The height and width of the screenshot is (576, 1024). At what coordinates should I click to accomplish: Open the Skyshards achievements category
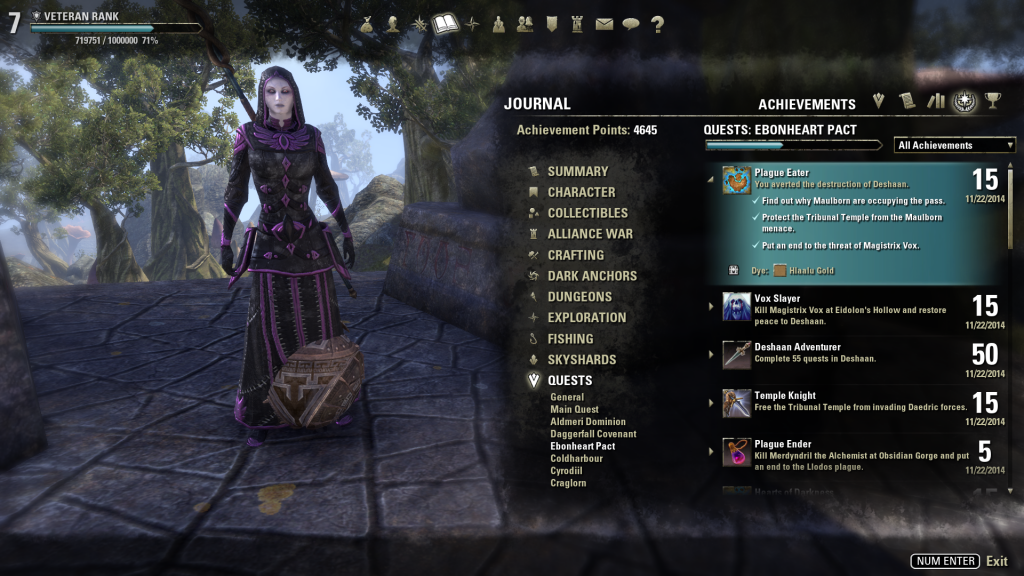tap(581, 360)
